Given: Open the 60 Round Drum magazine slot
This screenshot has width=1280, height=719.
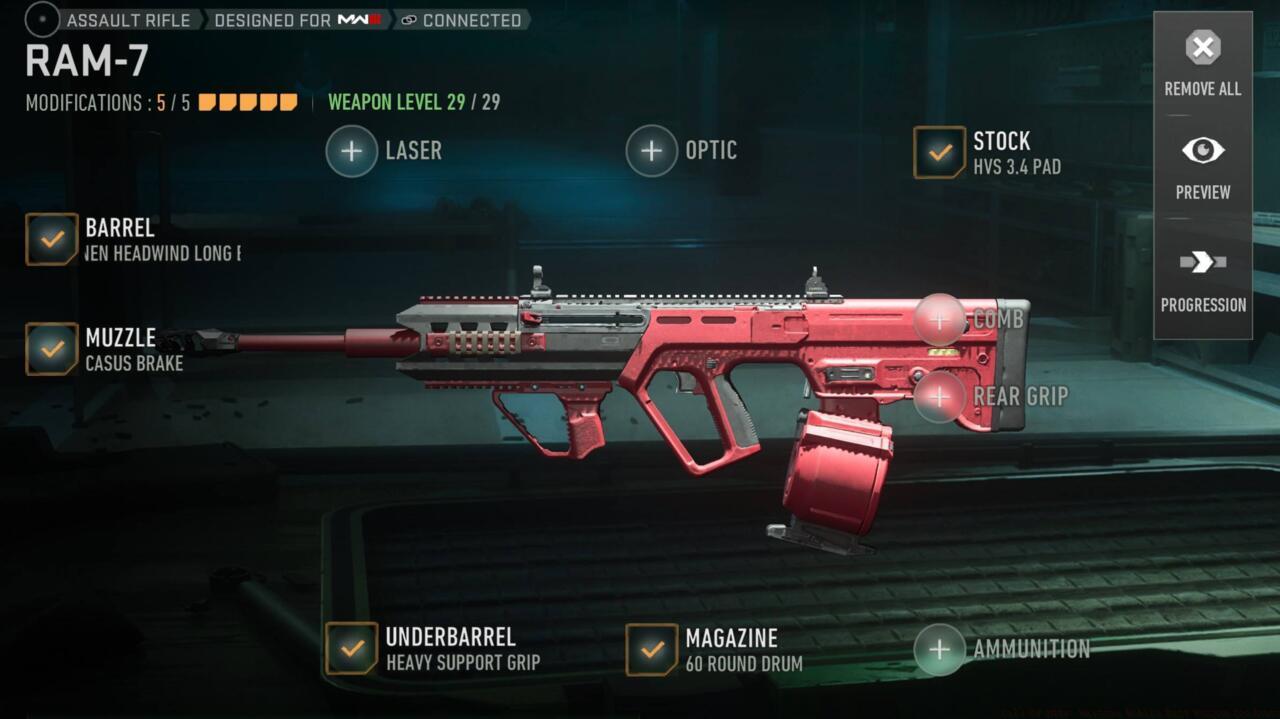Looking at the screenshot, I should point(652,649).
